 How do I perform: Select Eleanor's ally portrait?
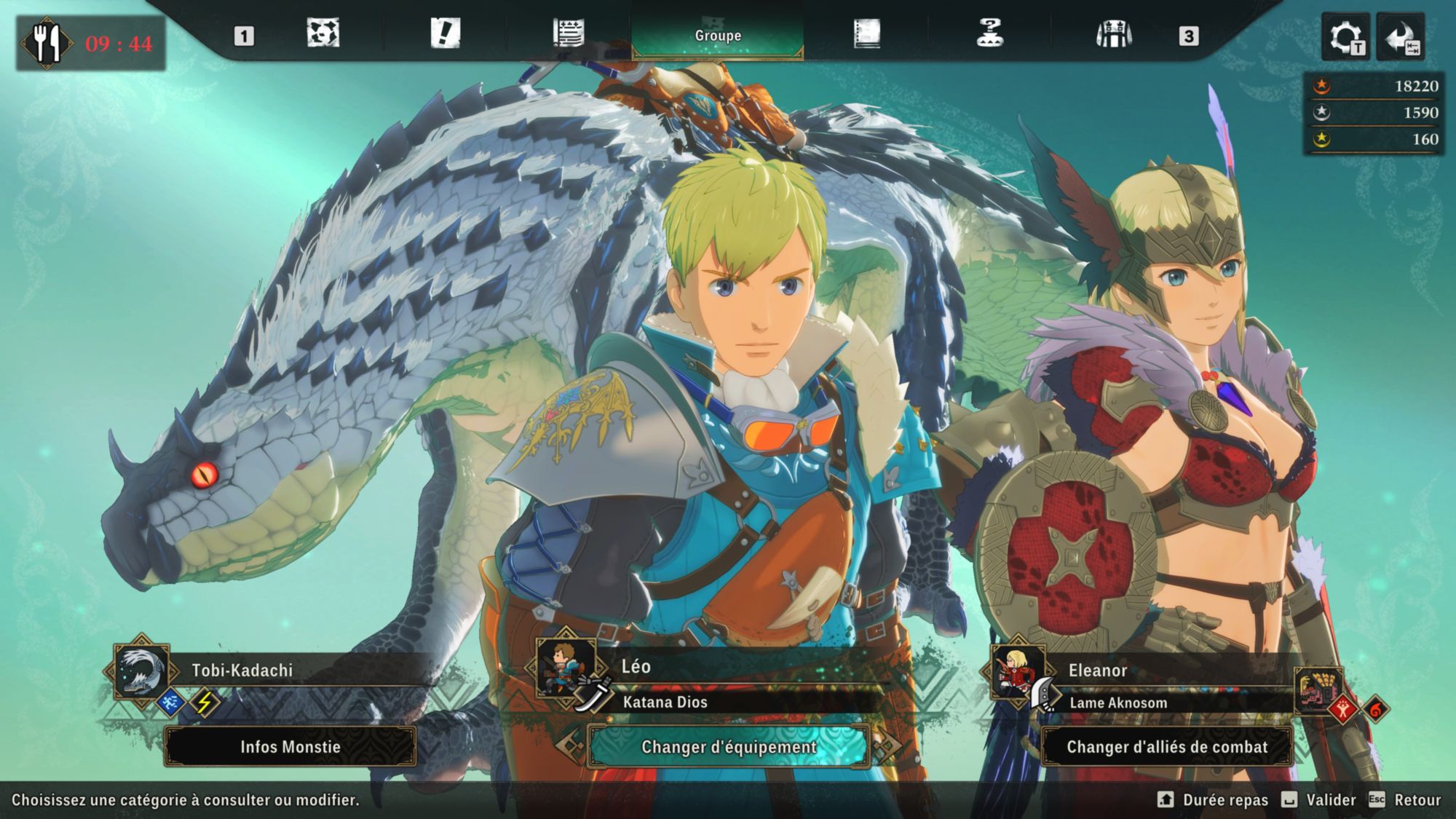(x=1016, y=671)
